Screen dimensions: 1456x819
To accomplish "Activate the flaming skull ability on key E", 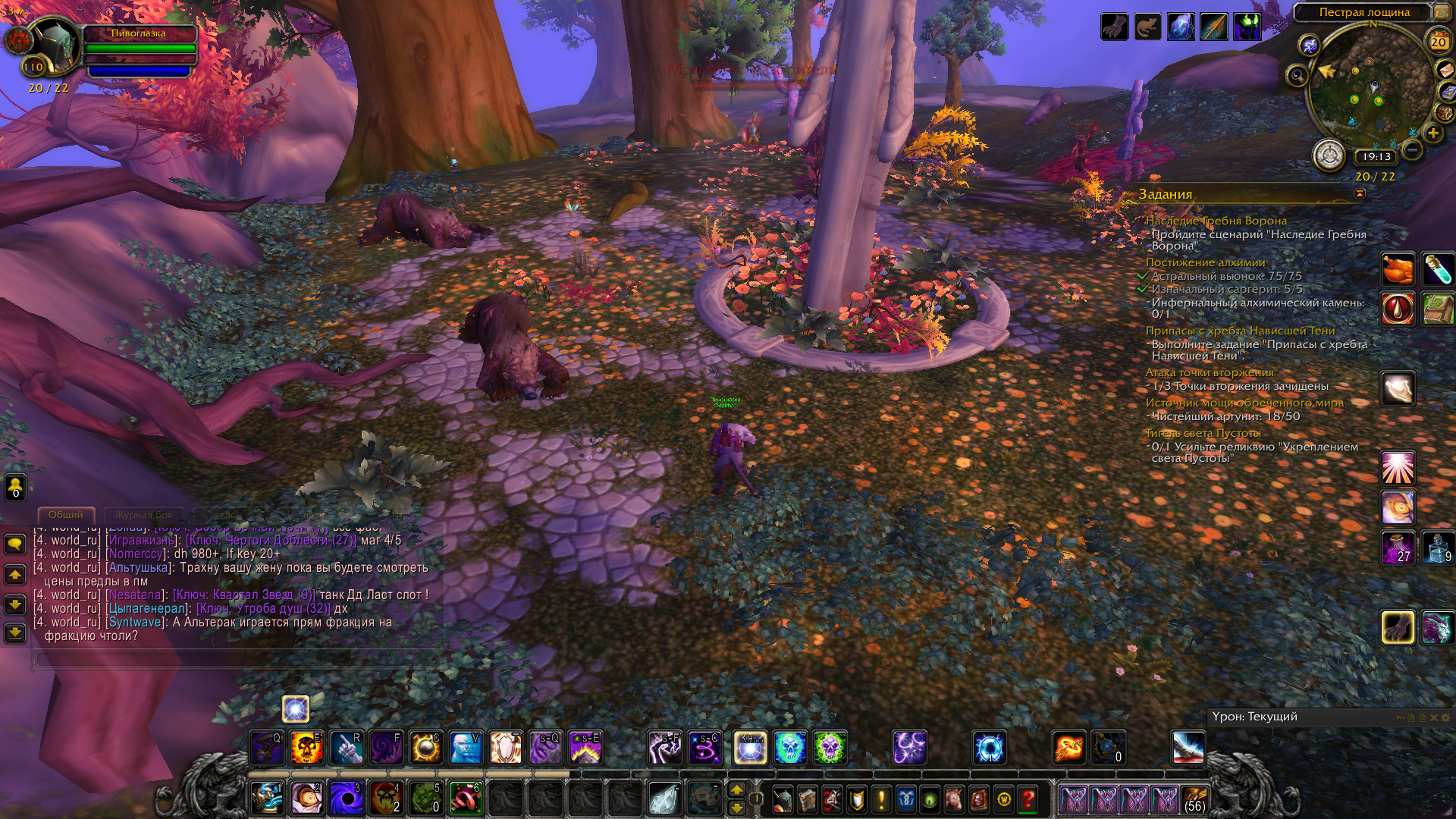I will 307,748.
